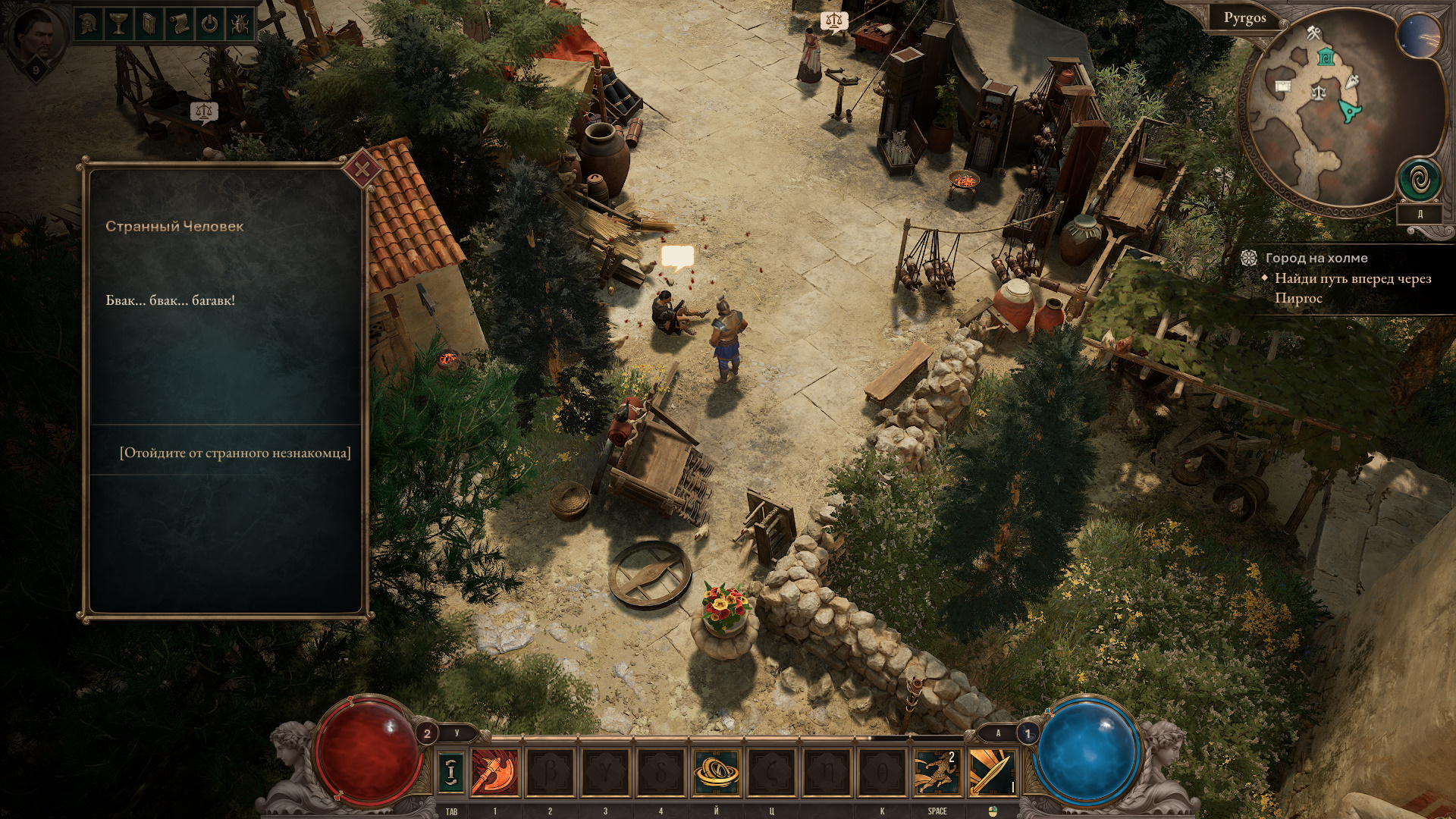Click the teal spiral portal button
The height and width of the screenshot is (819, 1456).
pyautogui.click(x=1419, y=180)
